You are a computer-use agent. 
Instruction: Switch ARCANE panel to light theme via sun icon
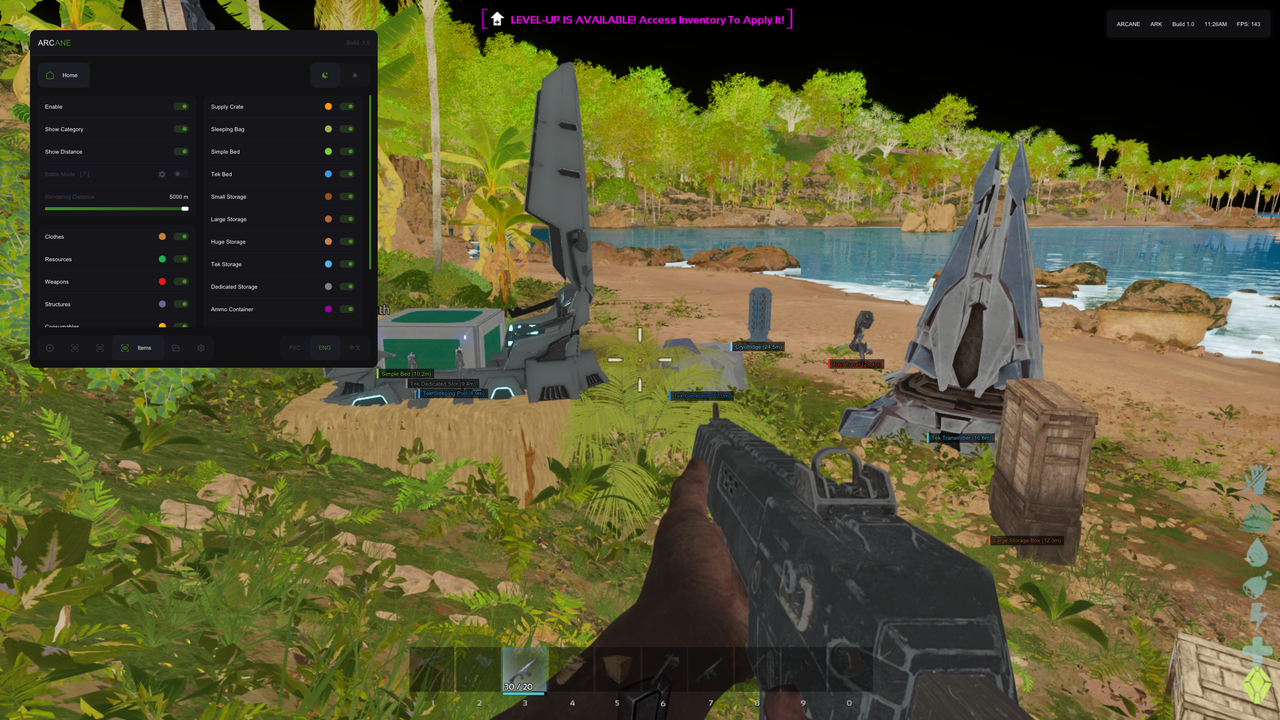pyautogui.click(x=354, y=75)
